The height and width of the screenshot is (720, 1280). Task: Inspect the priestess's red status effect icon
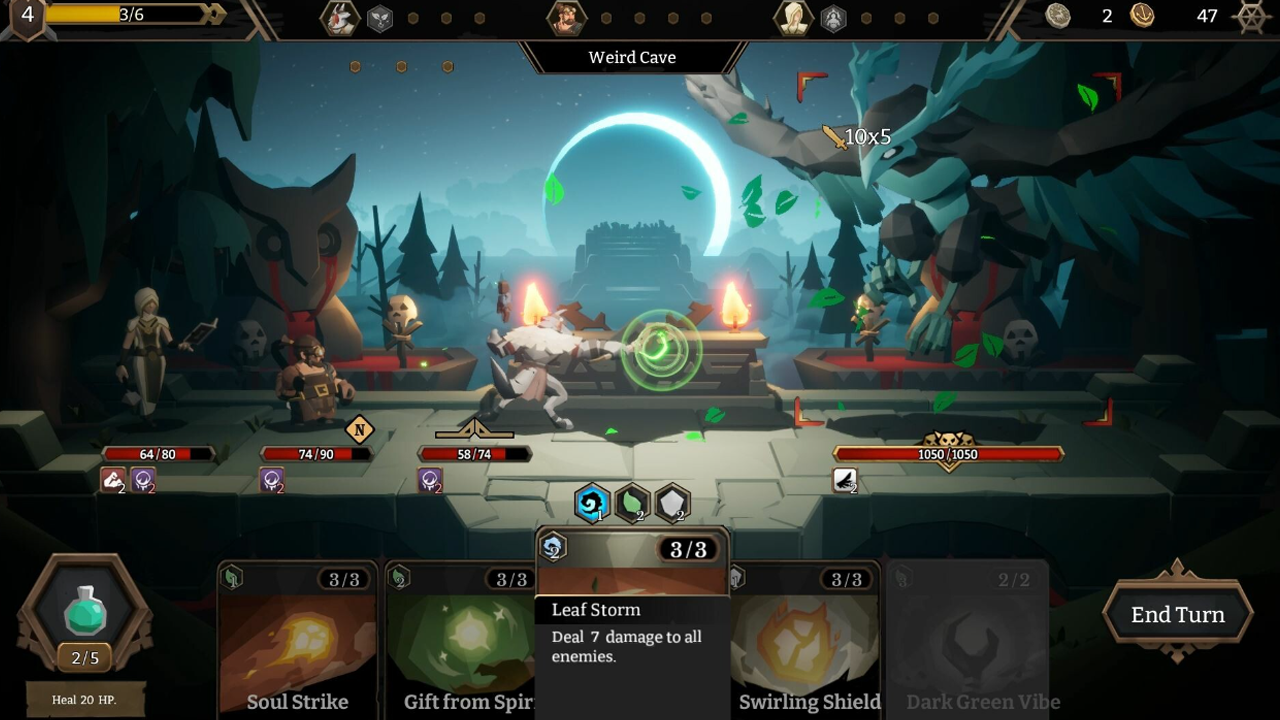[x=113, y=481]
